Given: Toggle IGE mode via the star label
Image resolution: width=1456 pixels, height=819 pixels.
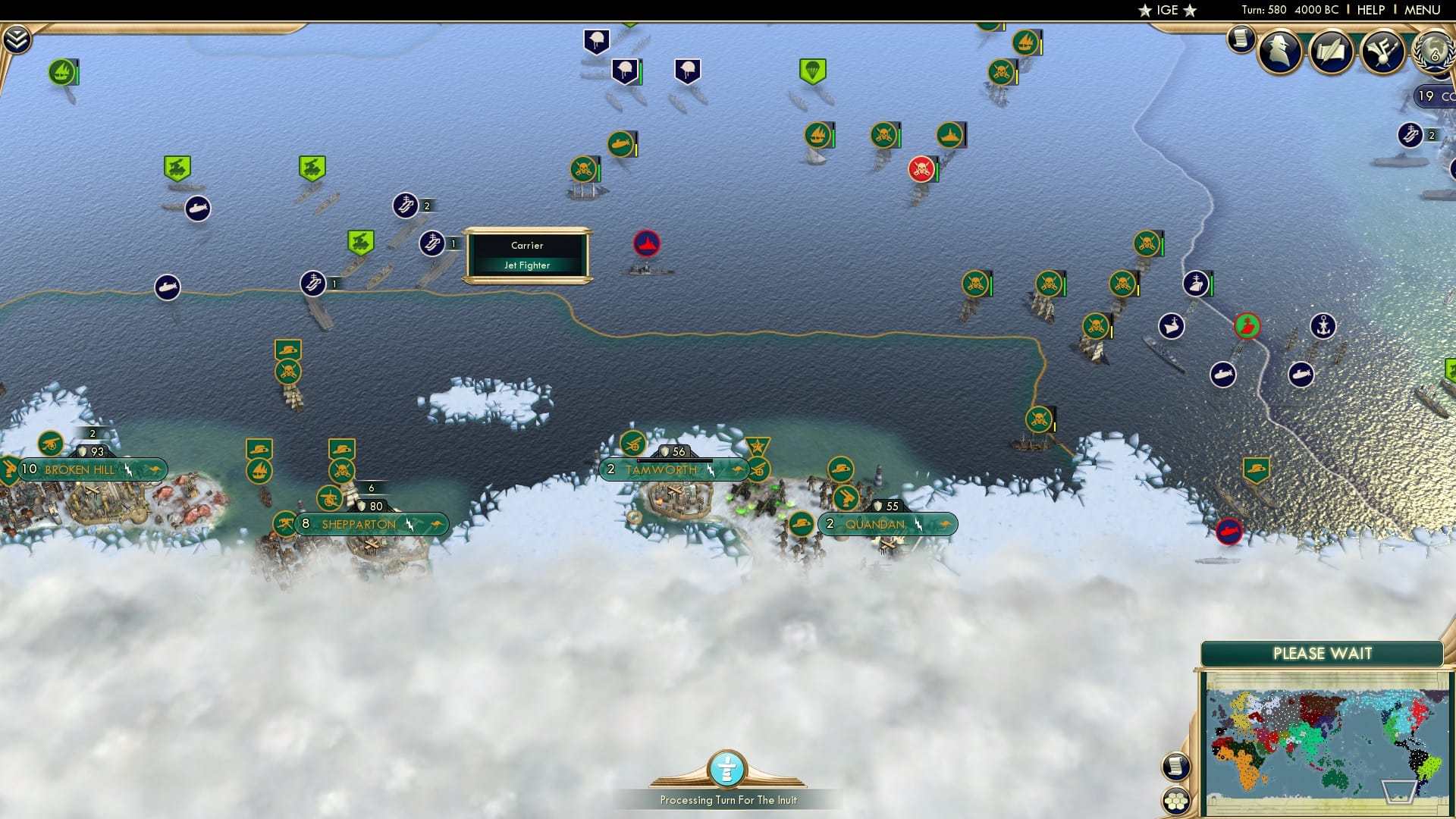Looking at the screenshot, I should point(1166,10).
